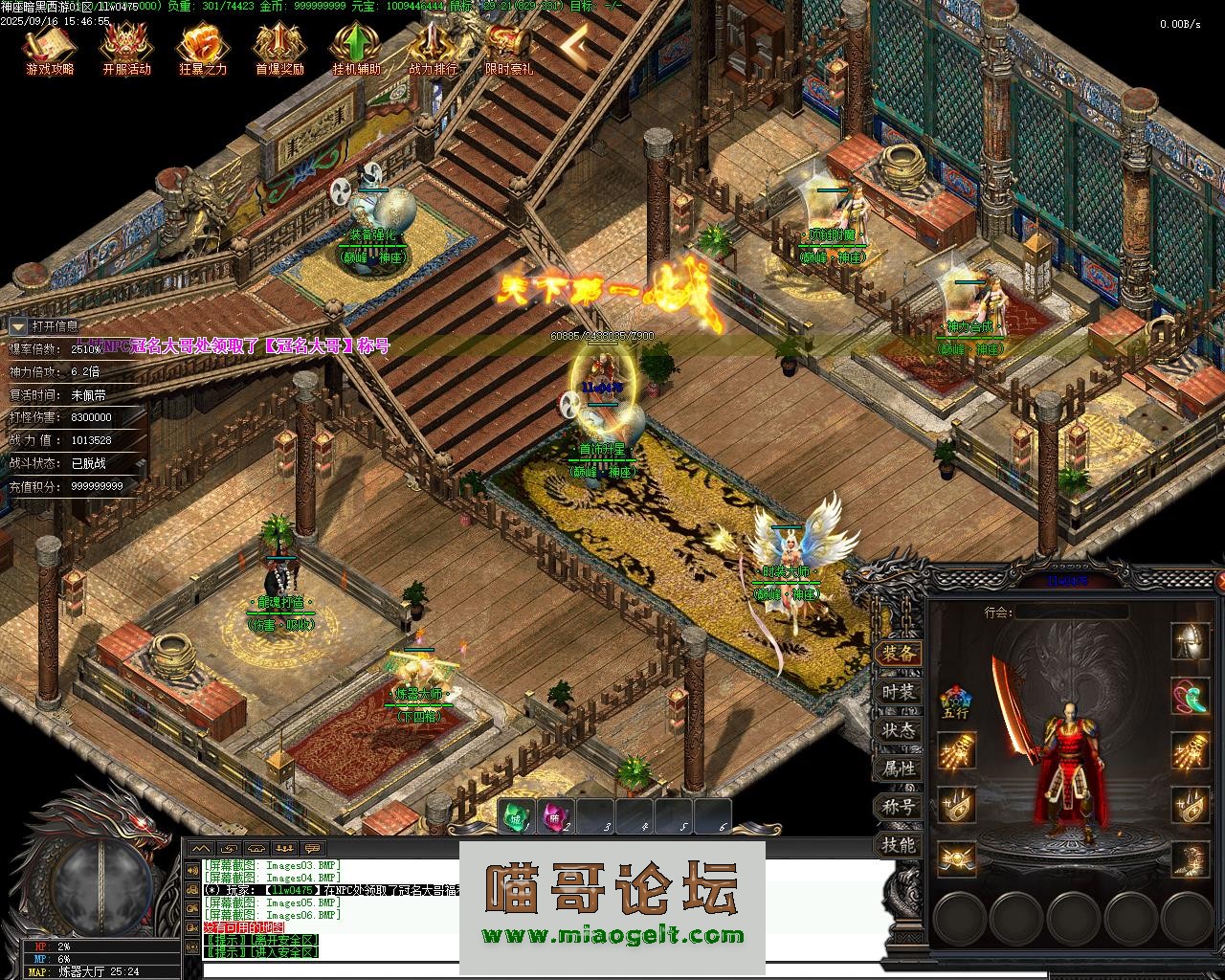Click the 五行 five elements icon
The height and width of the screenshot is (980, 1225).
pos(955,700)
